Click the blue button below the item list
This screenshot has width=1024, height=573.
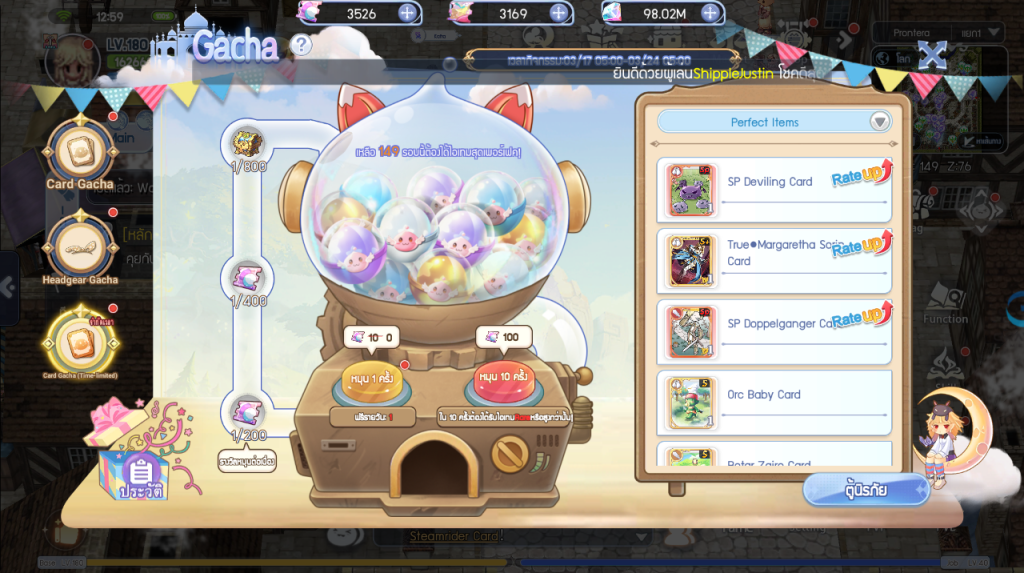click(865, 490)
